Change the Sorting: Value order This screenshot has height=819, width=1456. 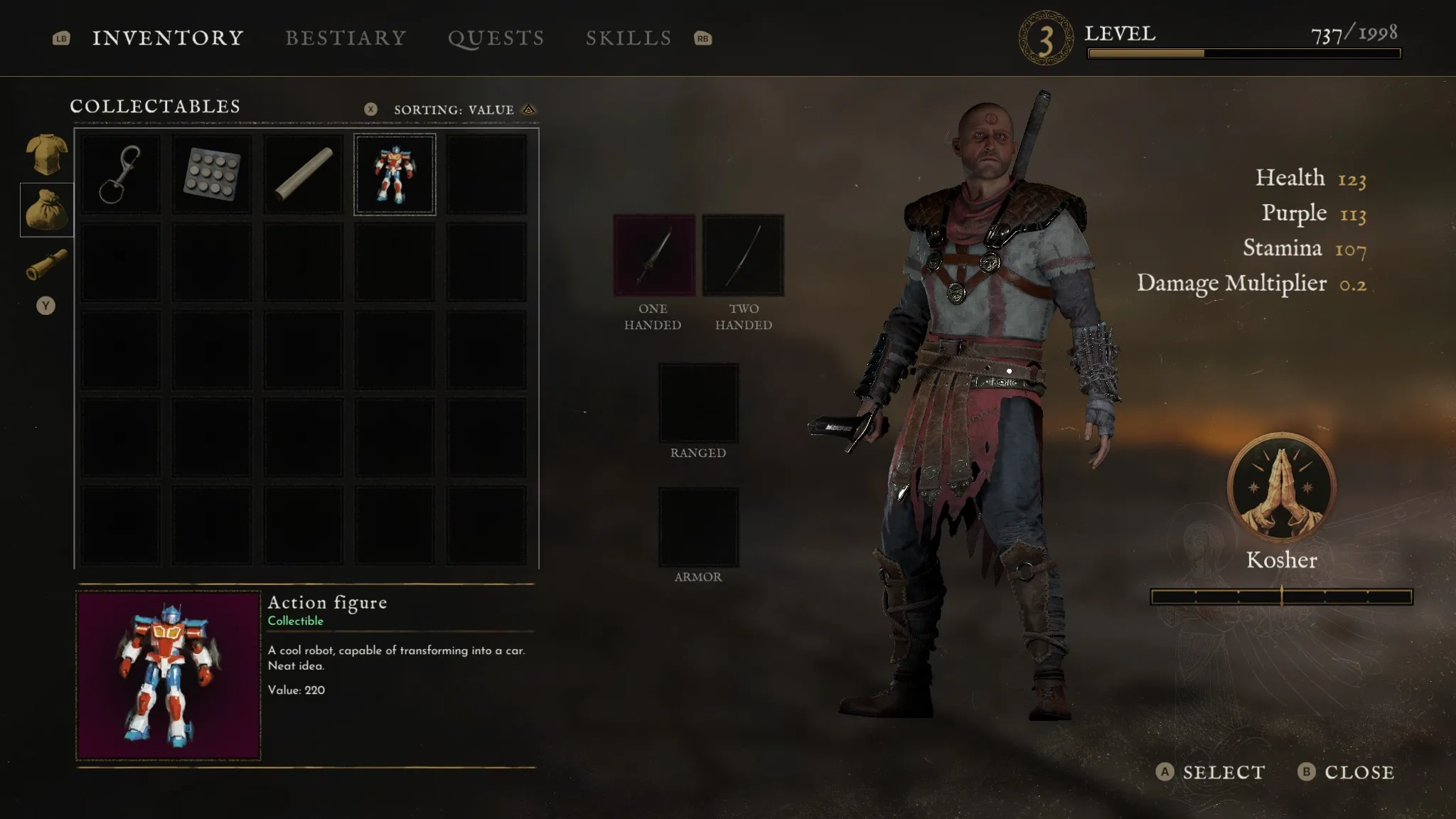455,109
